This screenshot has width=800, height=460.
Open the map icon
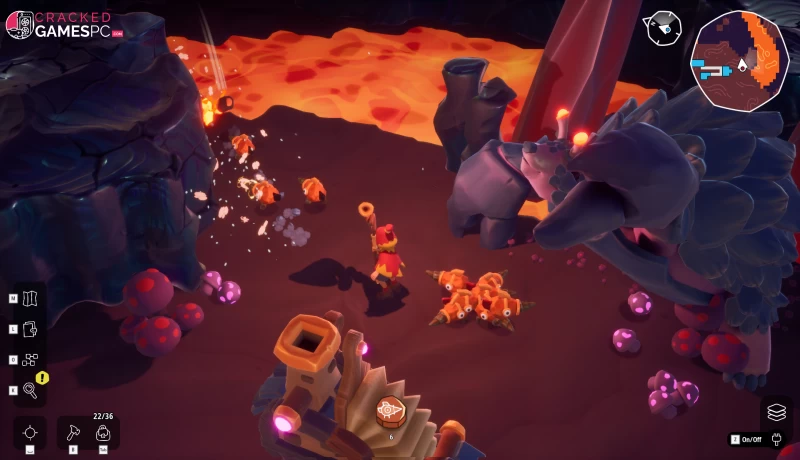[x=29, y=298]
